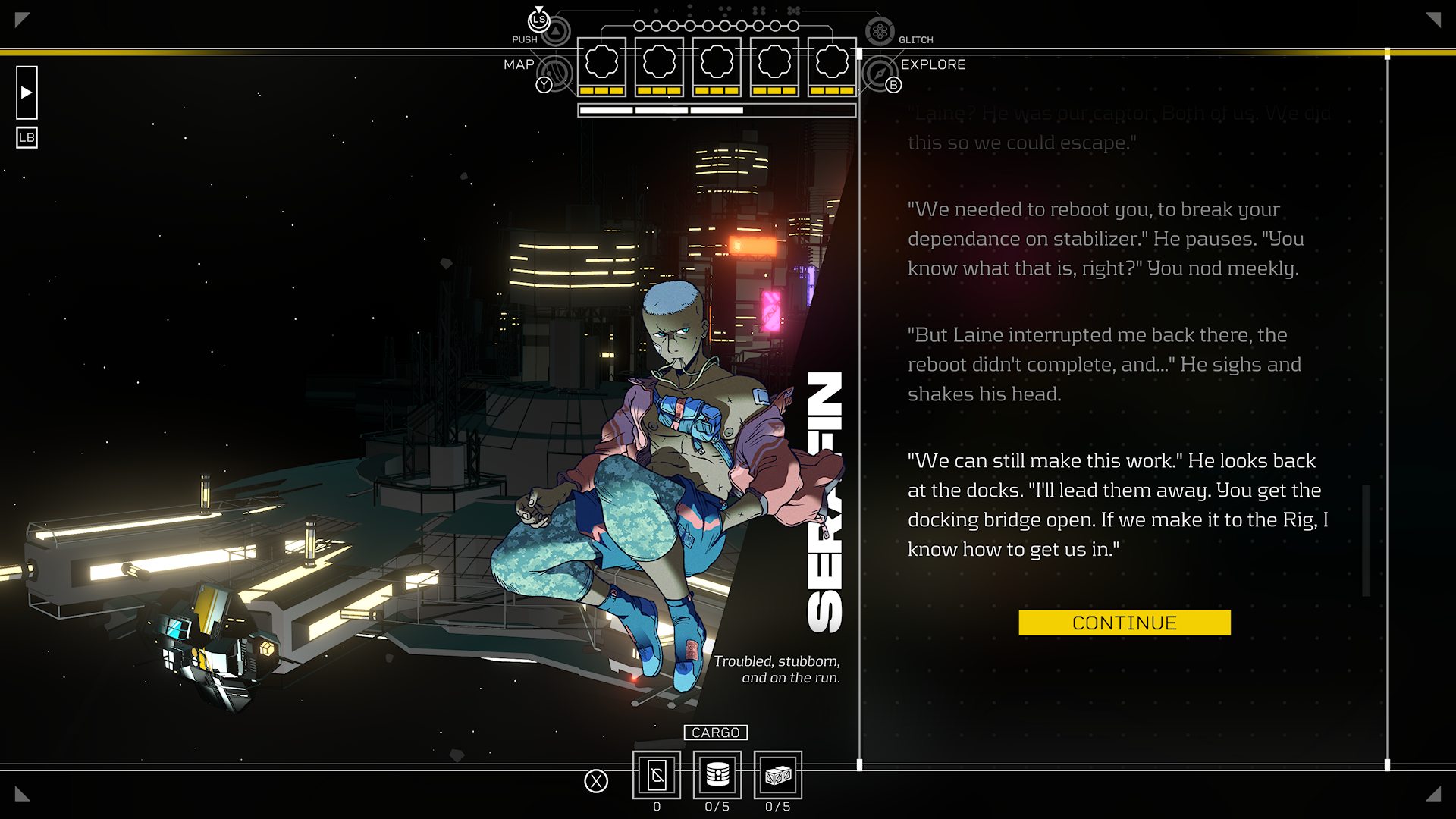Activate the Explore compass icon
1456x819 pixels.
(x=880, y=74)
